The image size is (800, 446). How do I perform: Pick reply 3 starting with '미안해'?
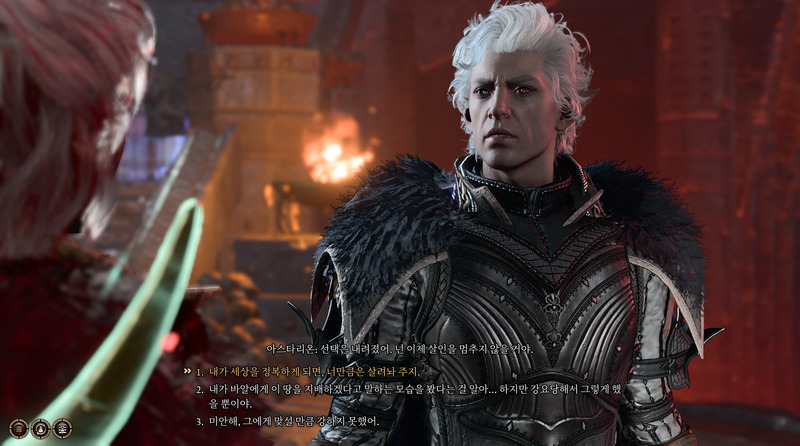(x=290, y=421)
